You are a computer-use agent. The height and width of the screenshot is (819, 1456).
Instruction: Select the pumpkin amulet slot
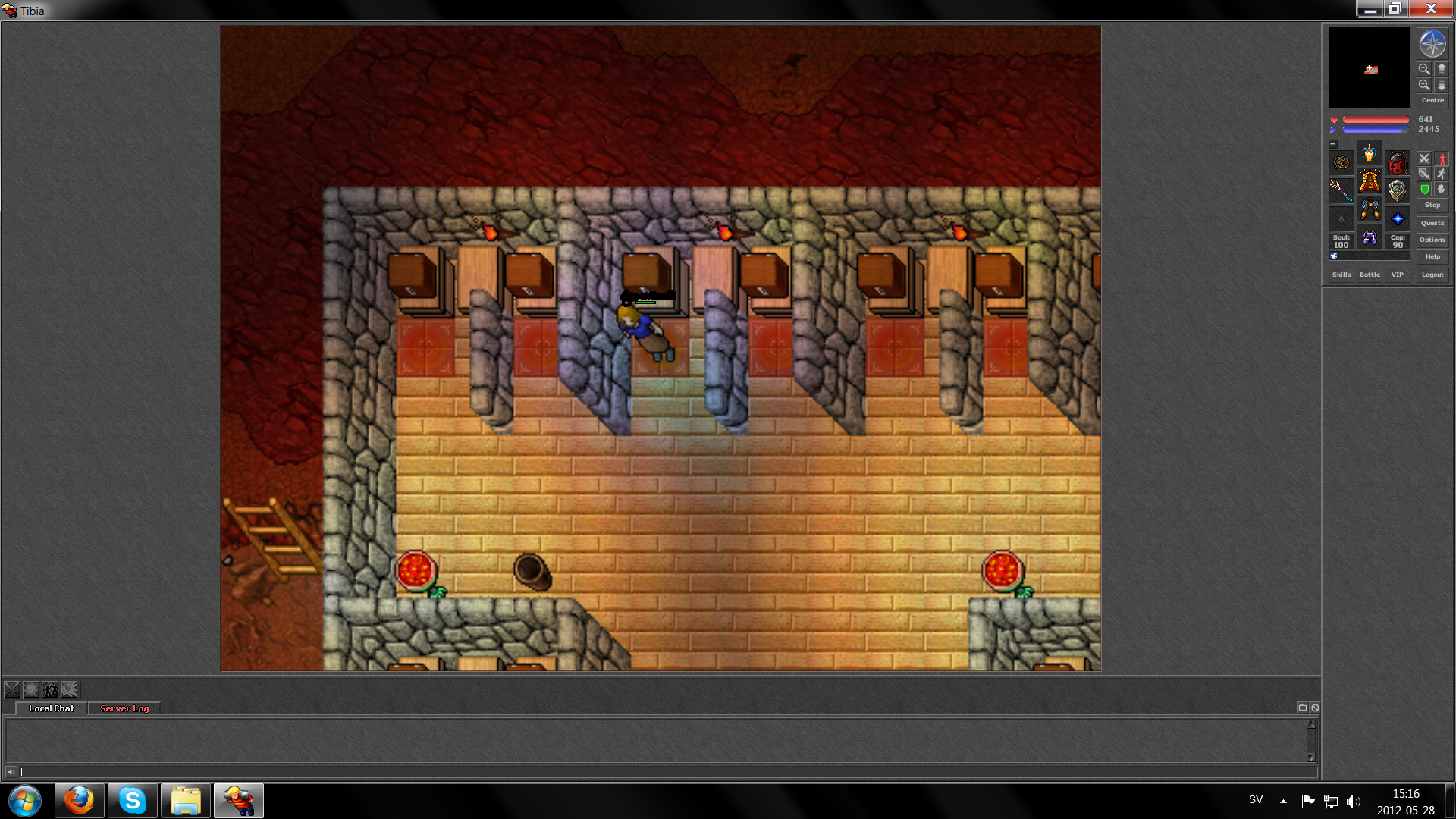click(x=1341, y=163)
